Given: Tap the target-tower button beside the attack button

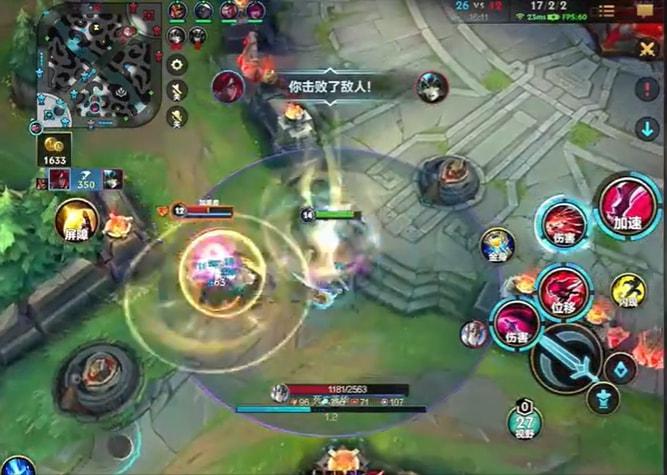Looking at the screenshot, I should click(x=621, y=368).
